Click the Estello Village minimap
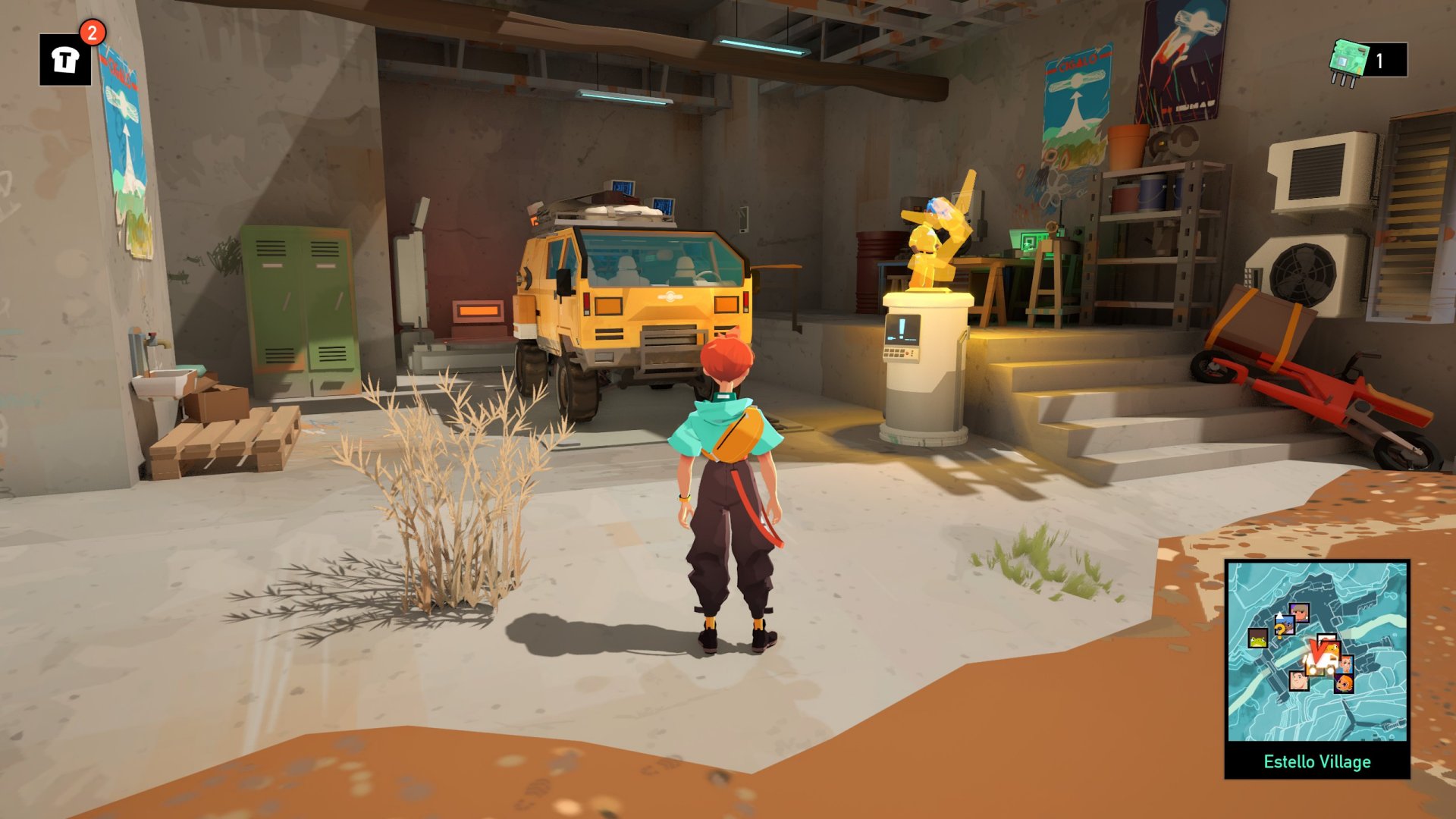1456x819 pixels. point(1317,651)
